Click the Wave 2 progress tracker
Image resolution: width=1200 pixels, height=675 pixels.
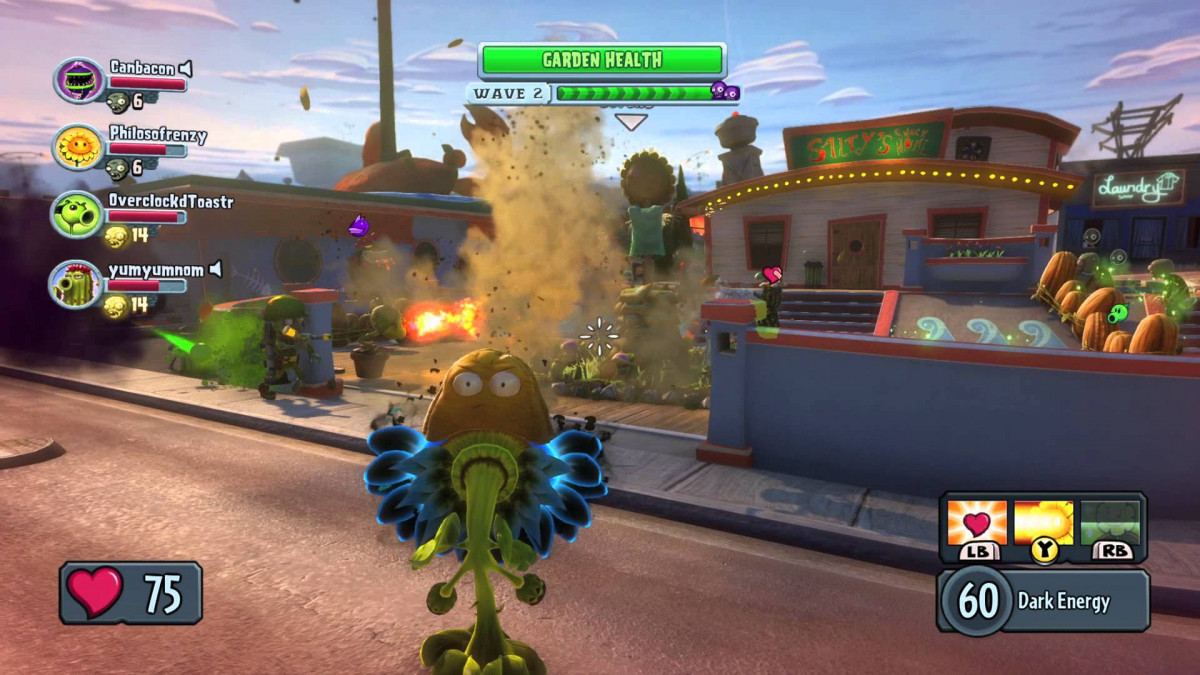[x=603, y=93]
